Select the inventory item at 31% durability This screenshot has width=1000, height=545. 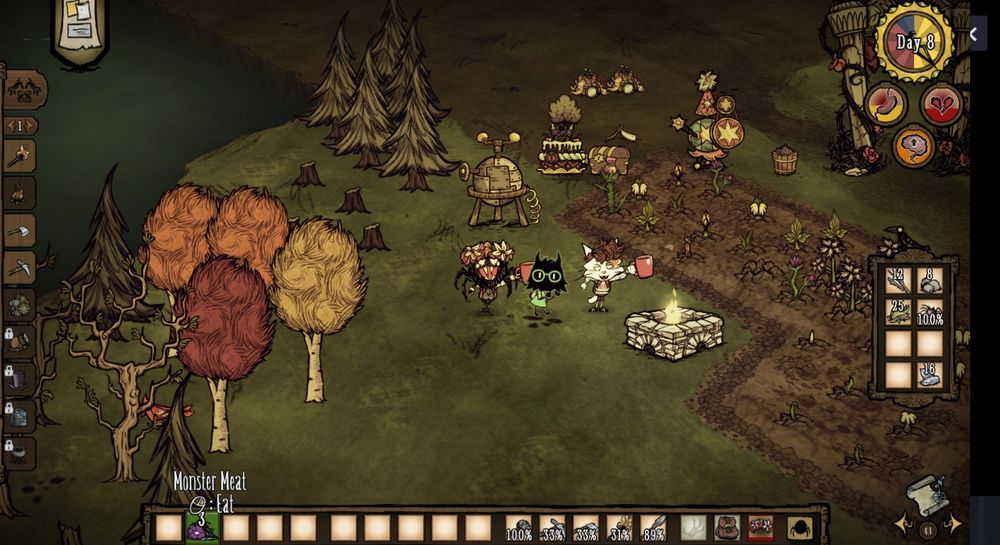(x=620, y=527)
